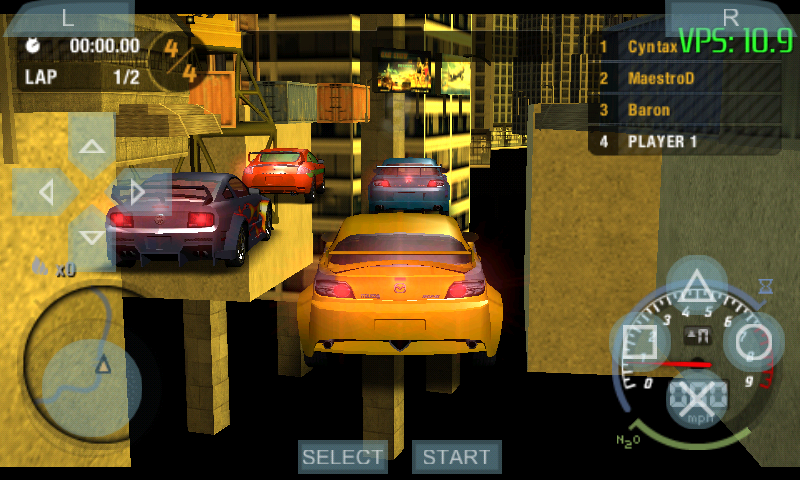This screenshot has height=480, width=800.
Task: Tap the D-pad down arrow
Action: coord(92,238)
